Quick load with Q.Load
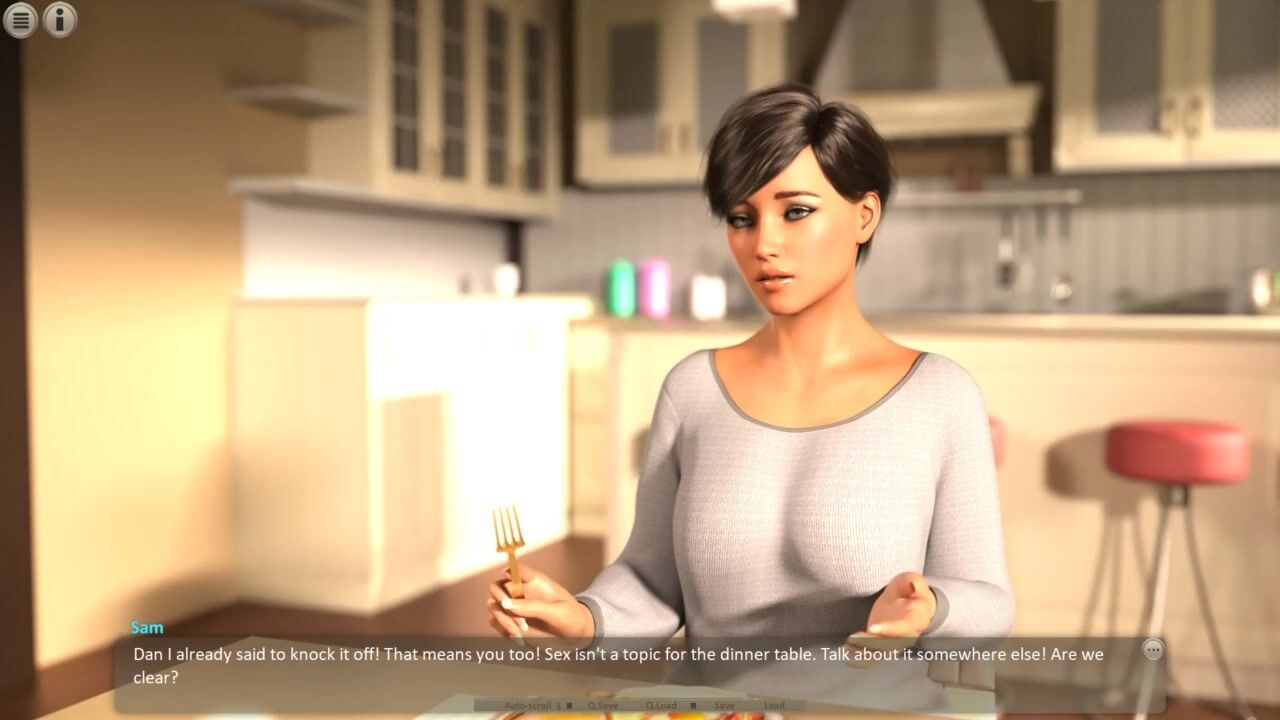 tap(661, 705)
